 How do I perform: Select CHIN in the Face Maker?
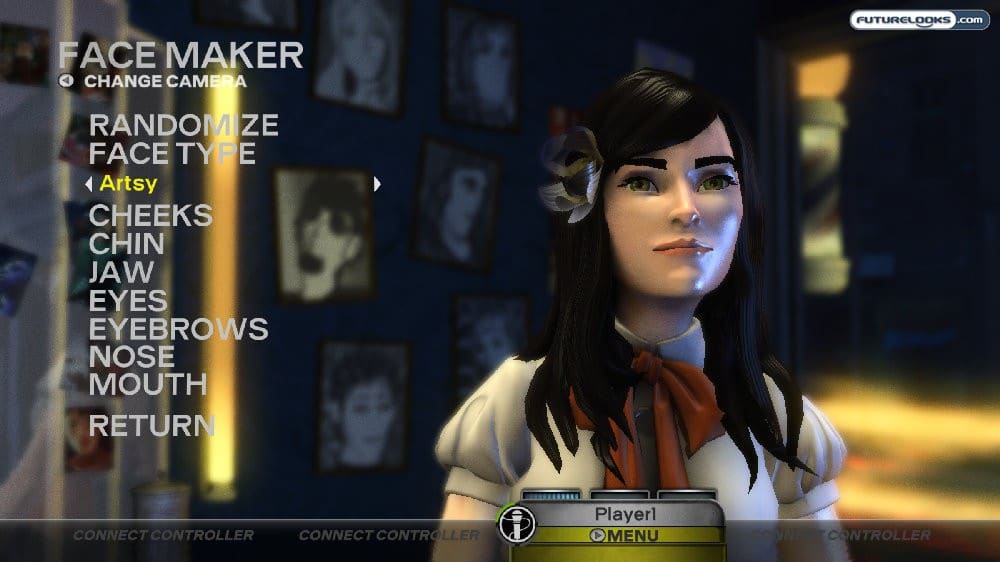click(x=127, y=244)
